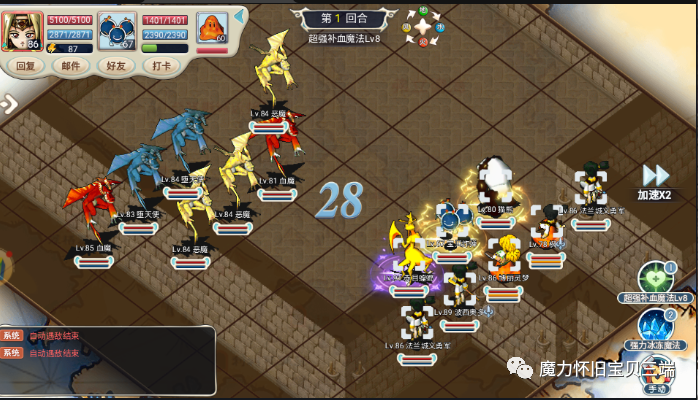The width and height of the screenshot is (698, 400).
Task: Activate the 强力冰冻魔法 ice skill
Action: point(655,326)
